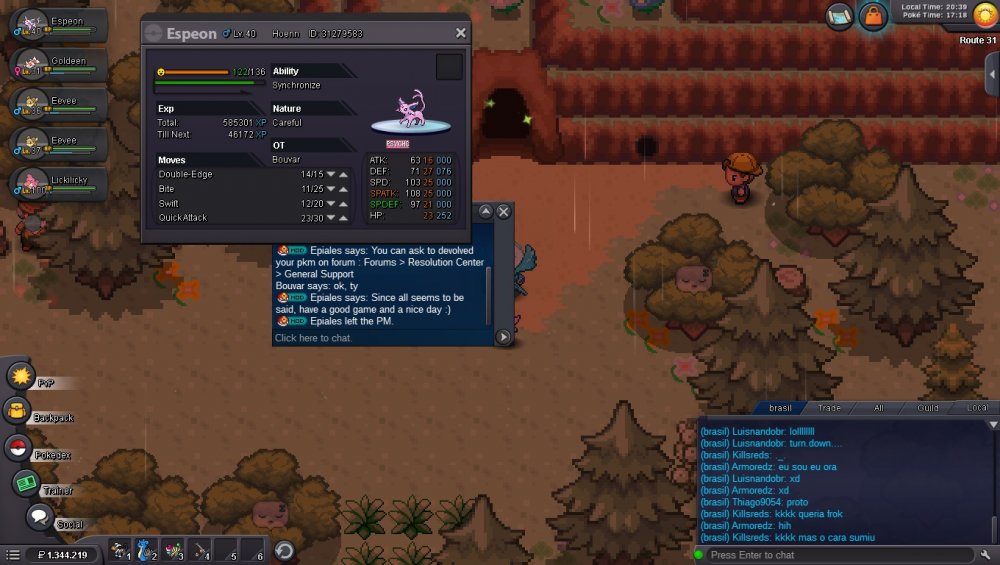Switch to the All chat tab
This screenshot has width=1000, height=565.
879,408
